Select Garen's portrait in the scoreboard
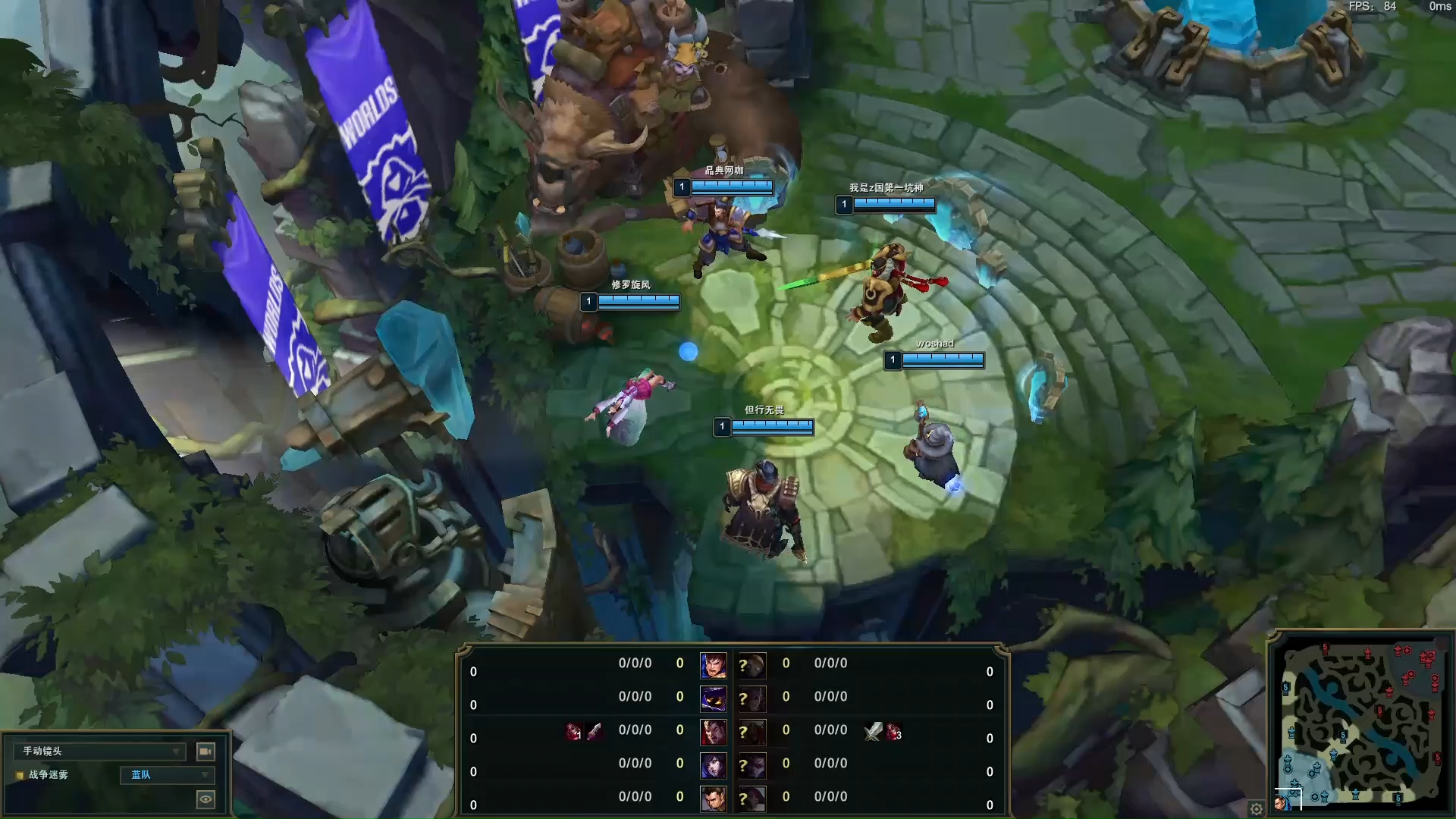Screen dimensions: 1456x819 point(713,665)
